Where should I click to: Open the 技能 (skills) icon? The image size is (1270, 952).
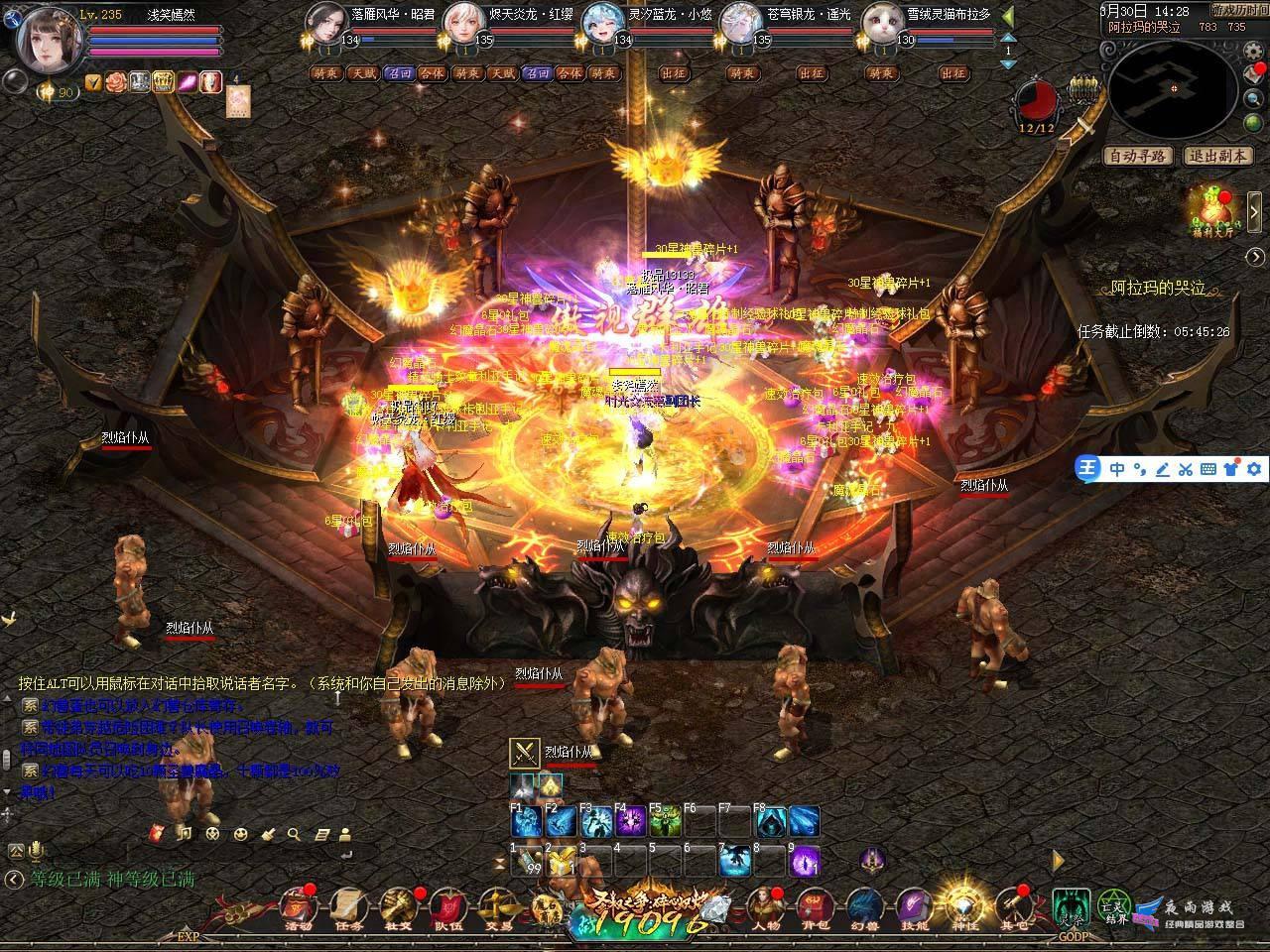[x=913, y=905]
